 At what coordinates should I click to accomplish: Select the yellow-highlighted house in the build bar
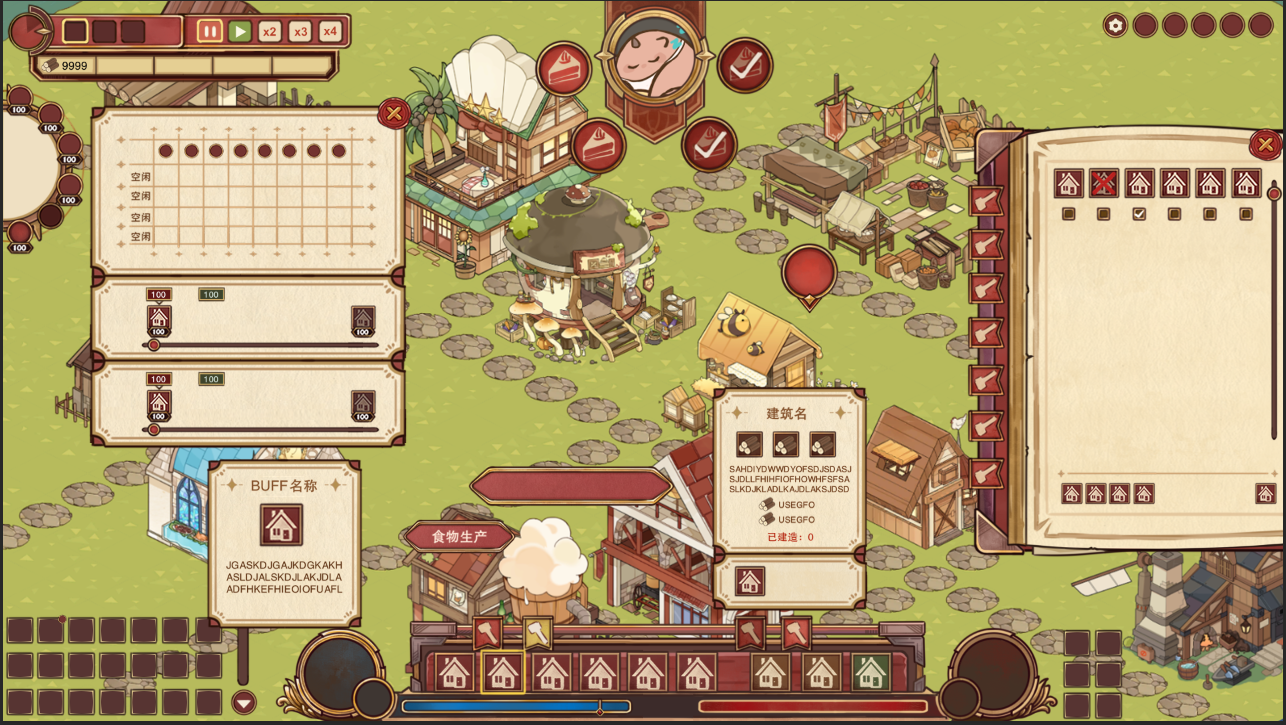coord(502,672)
